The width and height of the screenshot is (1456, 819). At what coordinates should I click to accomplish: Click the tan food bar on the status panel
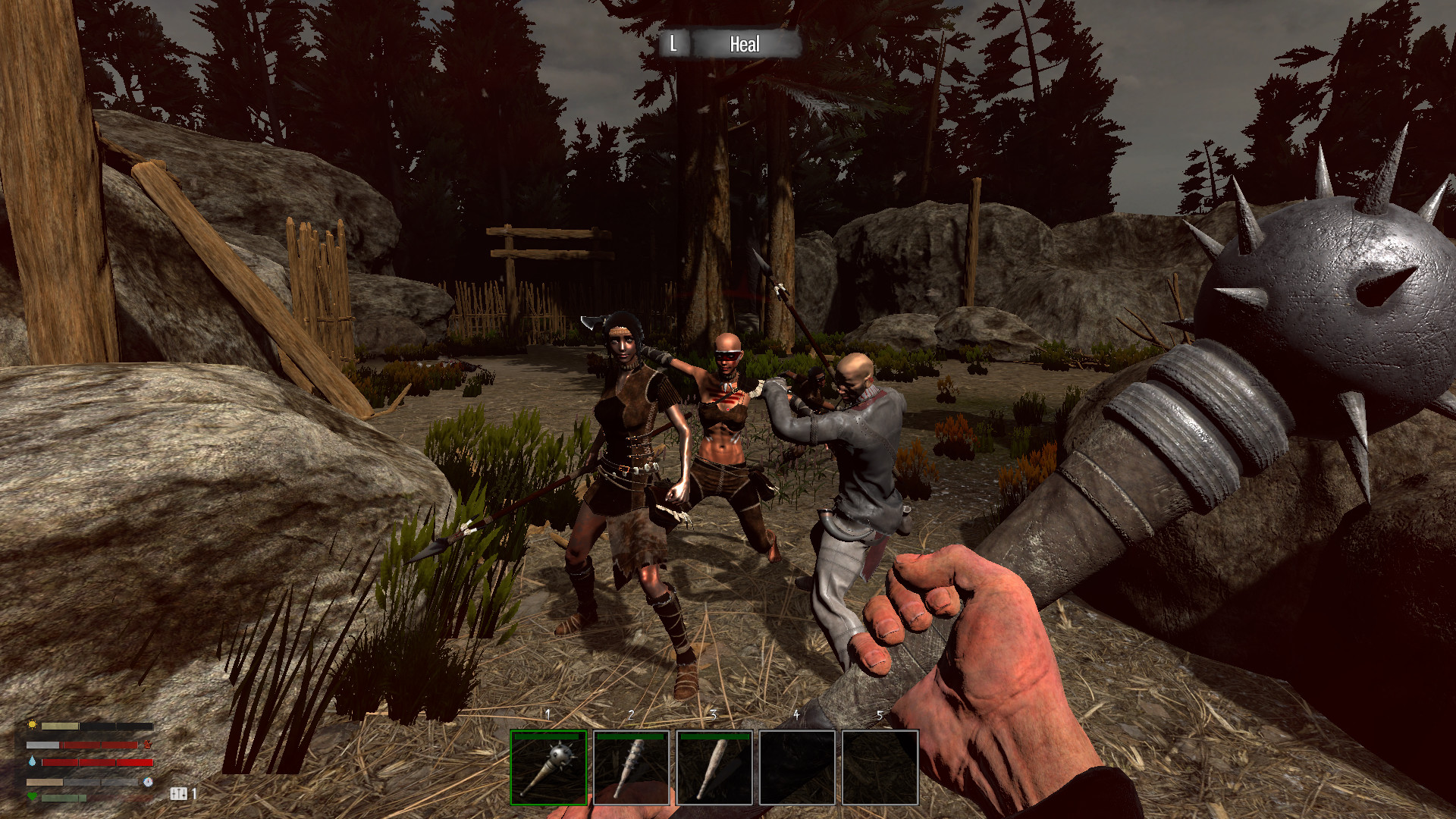[45, 783]
